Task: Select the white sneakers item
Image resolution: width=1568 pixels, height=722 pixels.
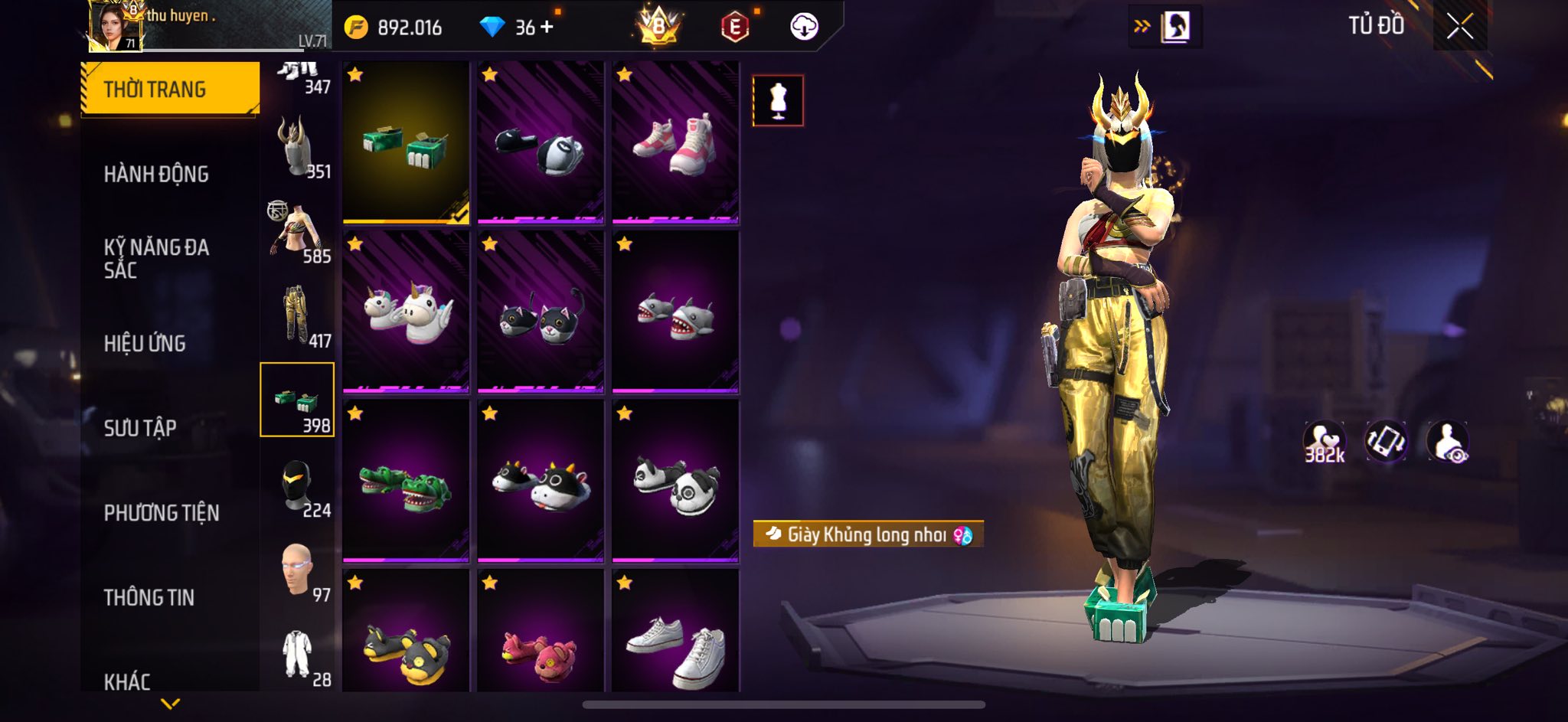Action: [675, 639]
